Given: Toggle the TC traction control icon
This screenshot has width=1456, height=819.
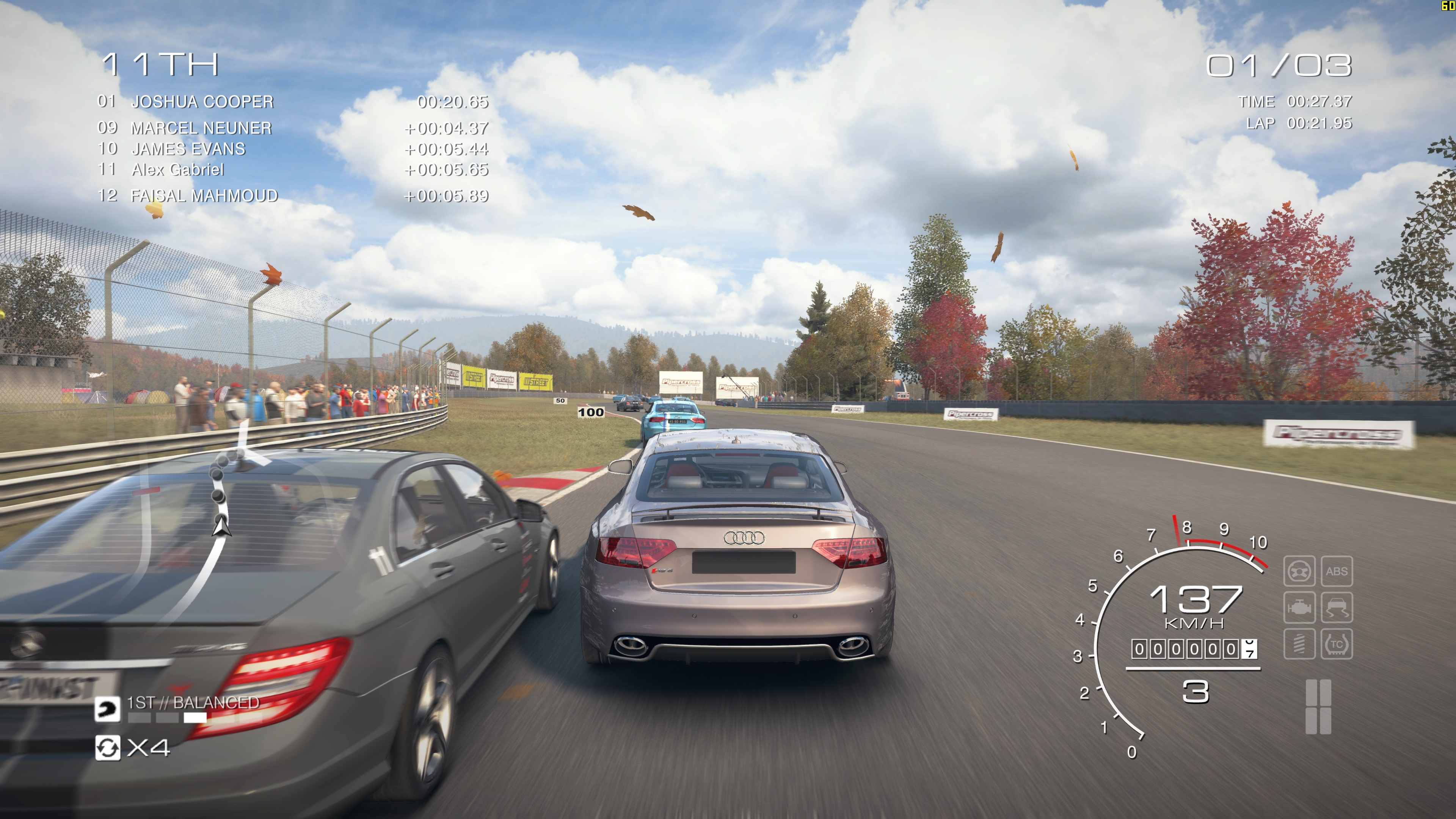Looking at the screenshot, I should pos(1337,644).
